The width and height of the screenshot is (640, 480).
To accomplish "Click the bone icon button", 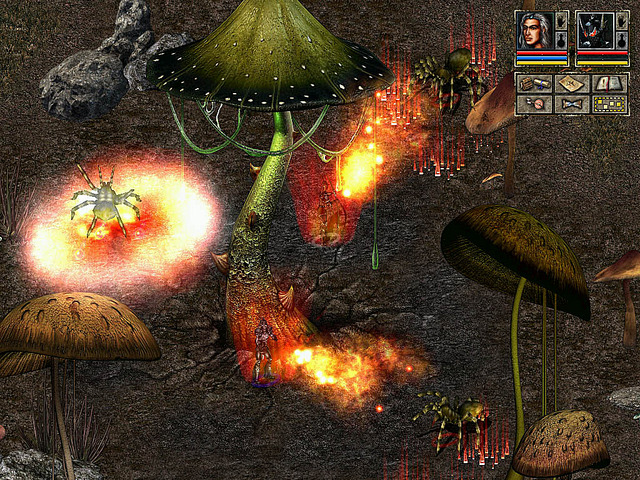I will click(x=571, y=104).
